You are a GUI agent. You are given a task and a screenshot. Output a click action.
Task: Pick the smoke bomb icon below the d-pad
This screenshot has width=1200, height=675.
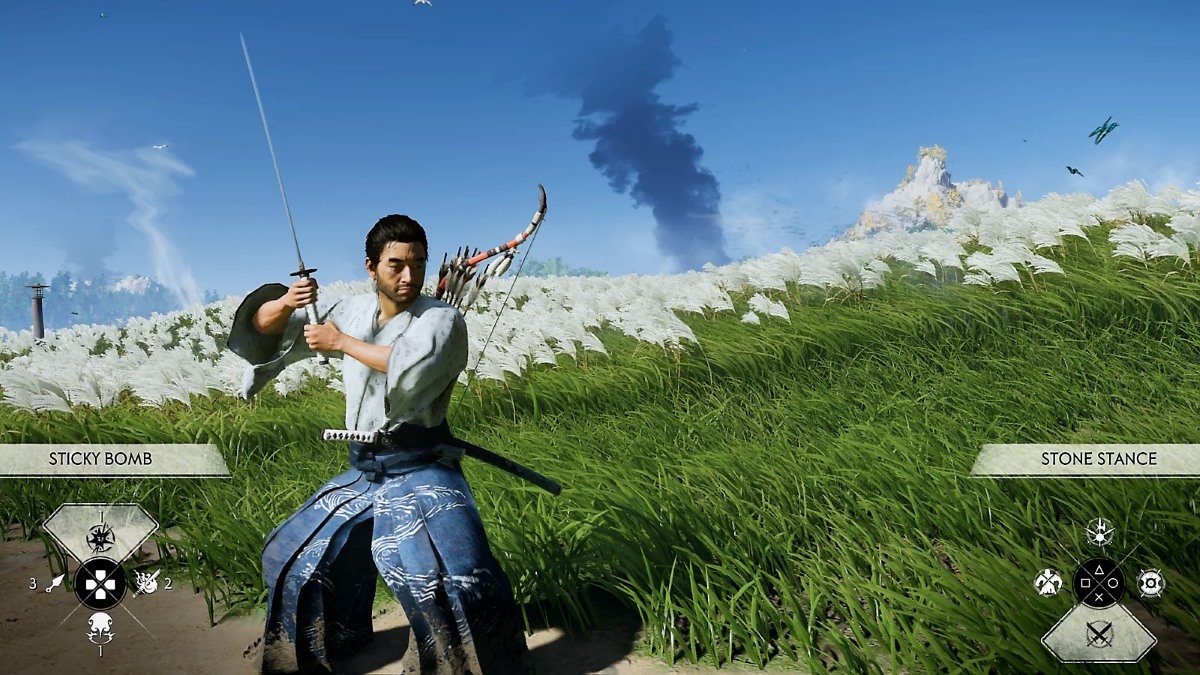pos(100,627)
